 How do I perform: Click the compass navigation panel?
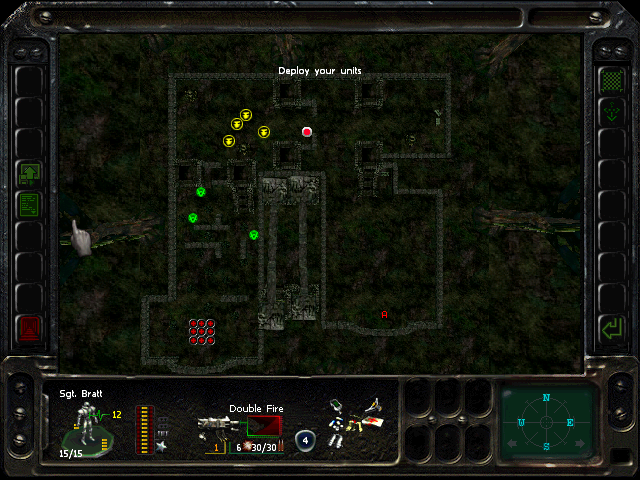point(546,421)
